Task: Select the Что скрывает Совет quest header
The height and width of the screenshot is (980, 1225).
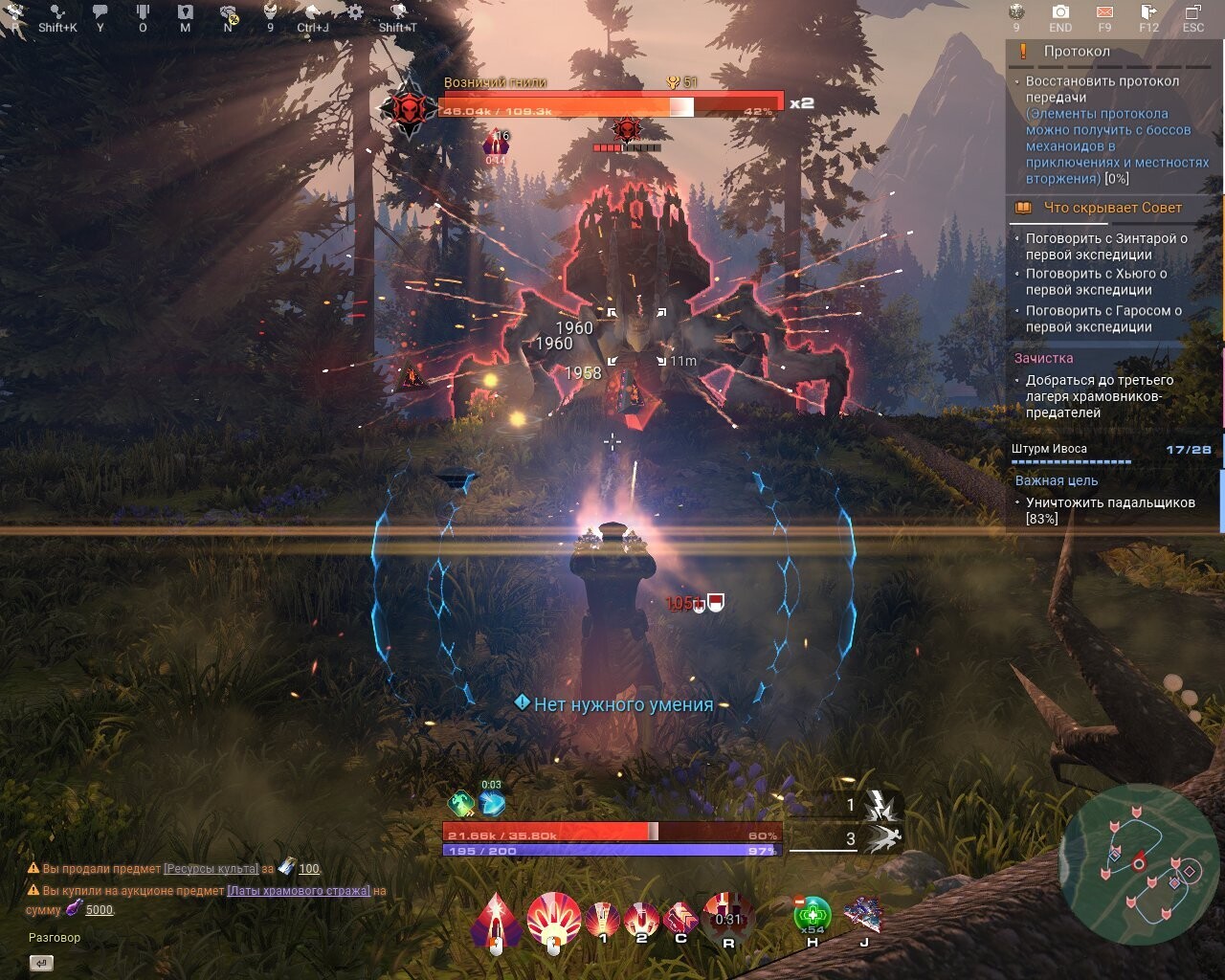Action: coord(1112,208)
